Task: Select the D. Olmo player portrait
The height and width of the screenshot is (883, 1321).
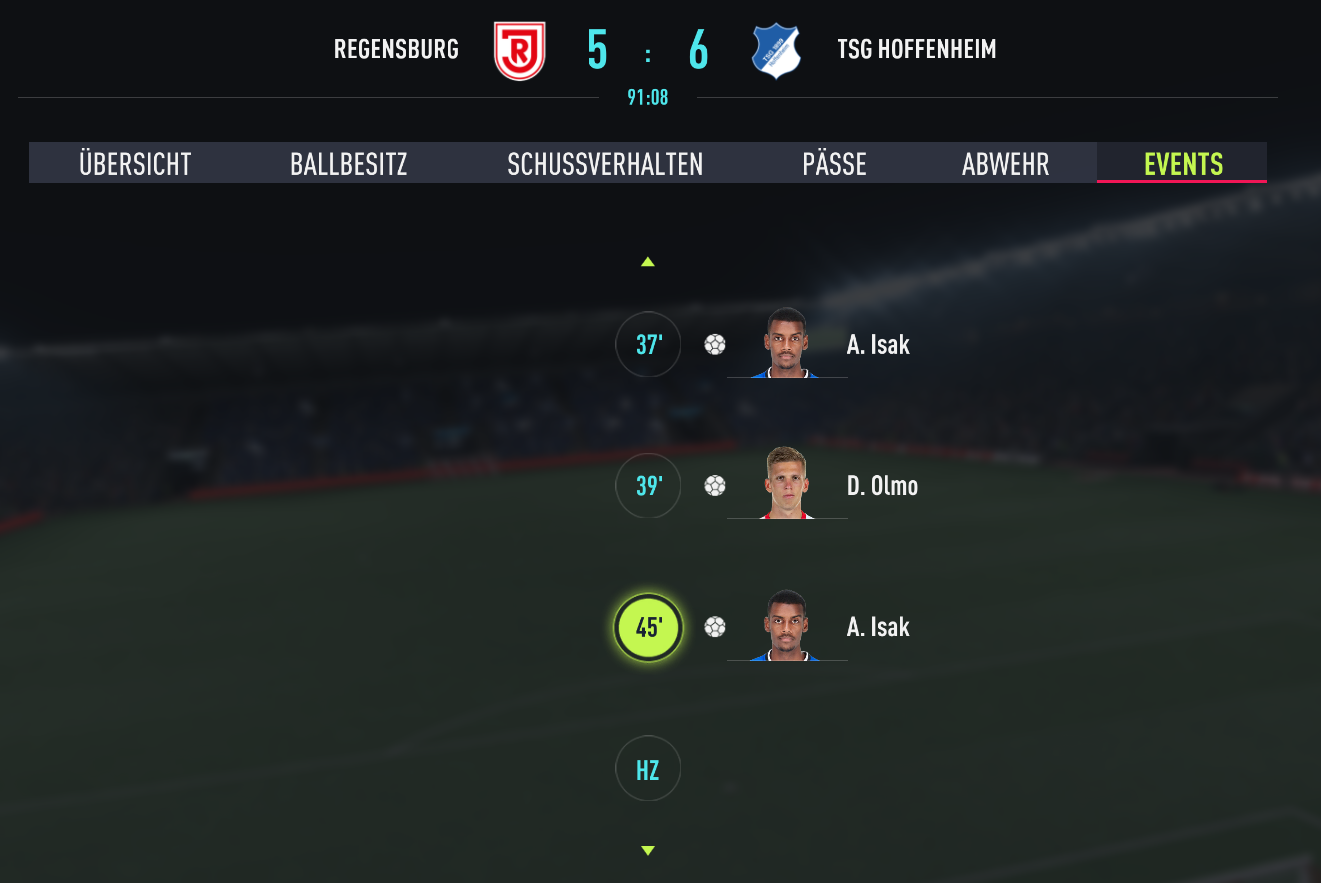Action: point(787,484)
